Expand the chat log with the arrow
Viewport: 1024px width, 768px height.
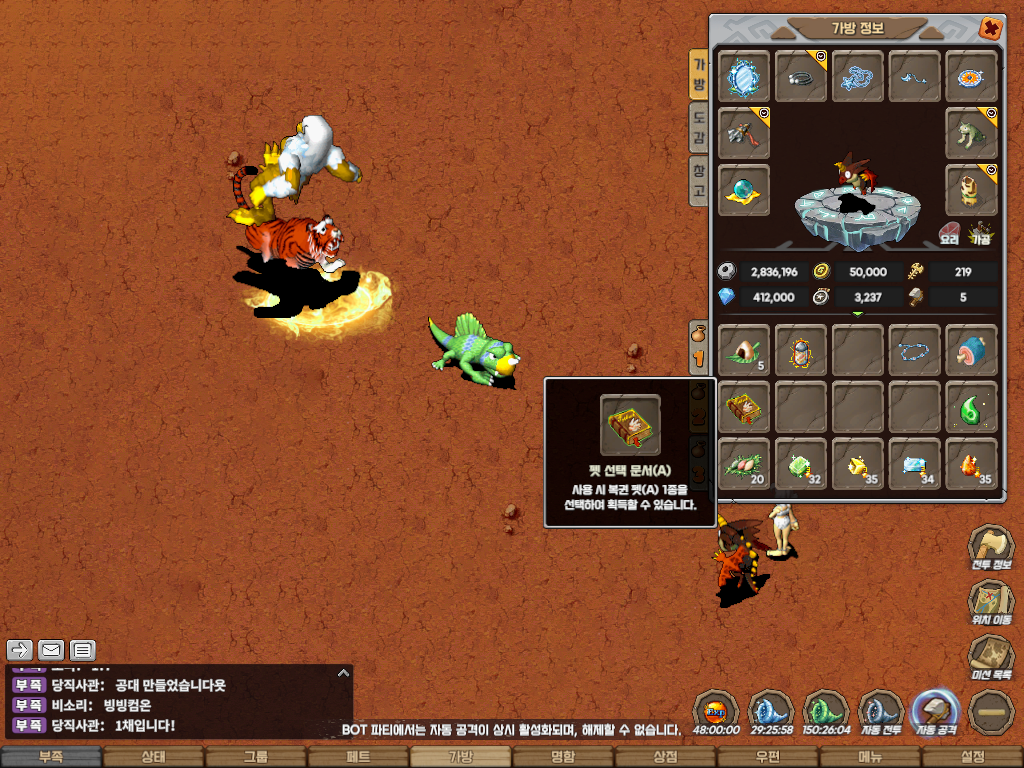pyautogui.click(x=343, y=673)
